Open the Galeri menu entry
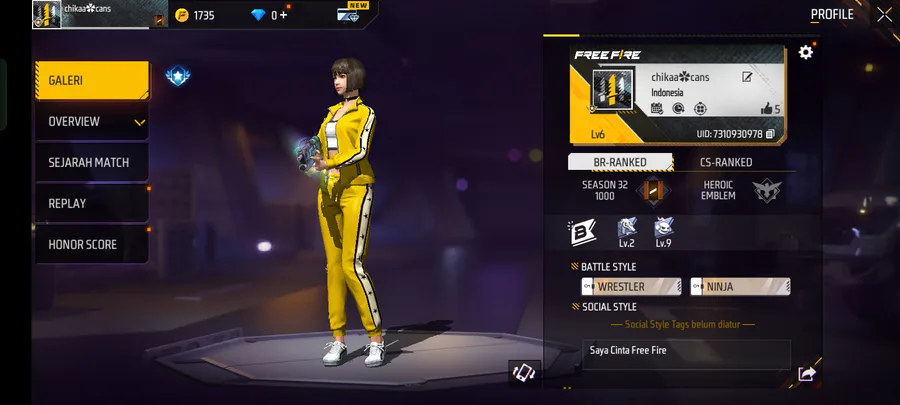 pos(92,80)
